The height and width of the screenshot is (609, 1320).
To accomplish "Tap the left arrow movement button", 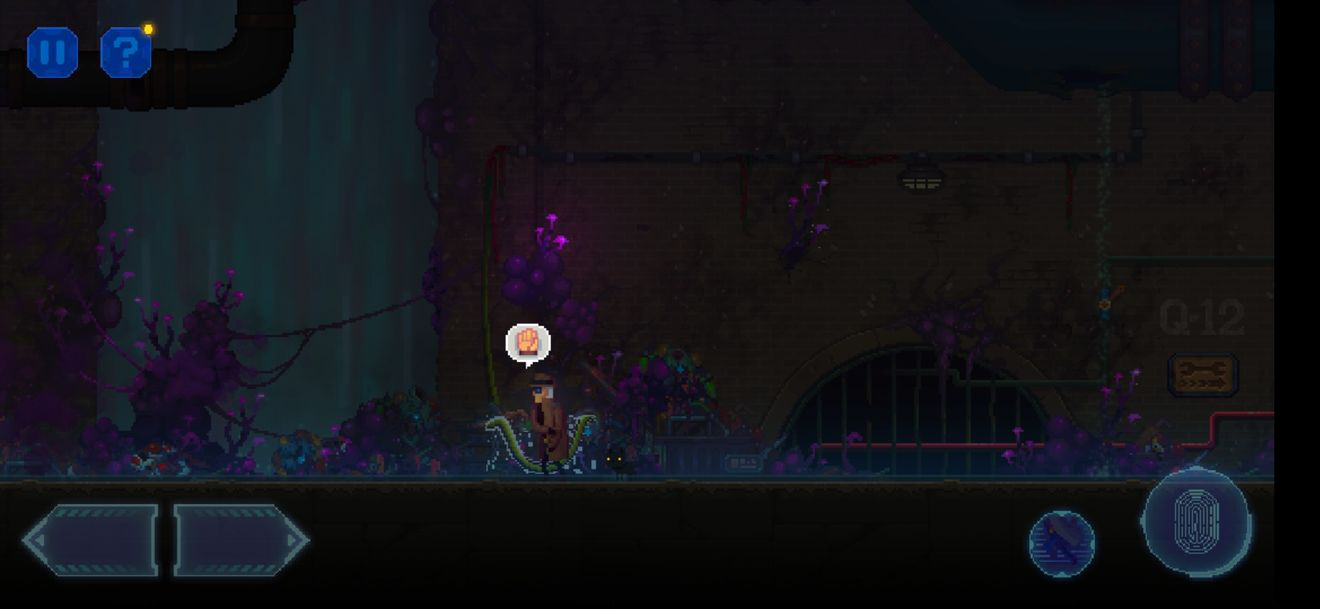I will pyautogui.click(x=92, y=540).
